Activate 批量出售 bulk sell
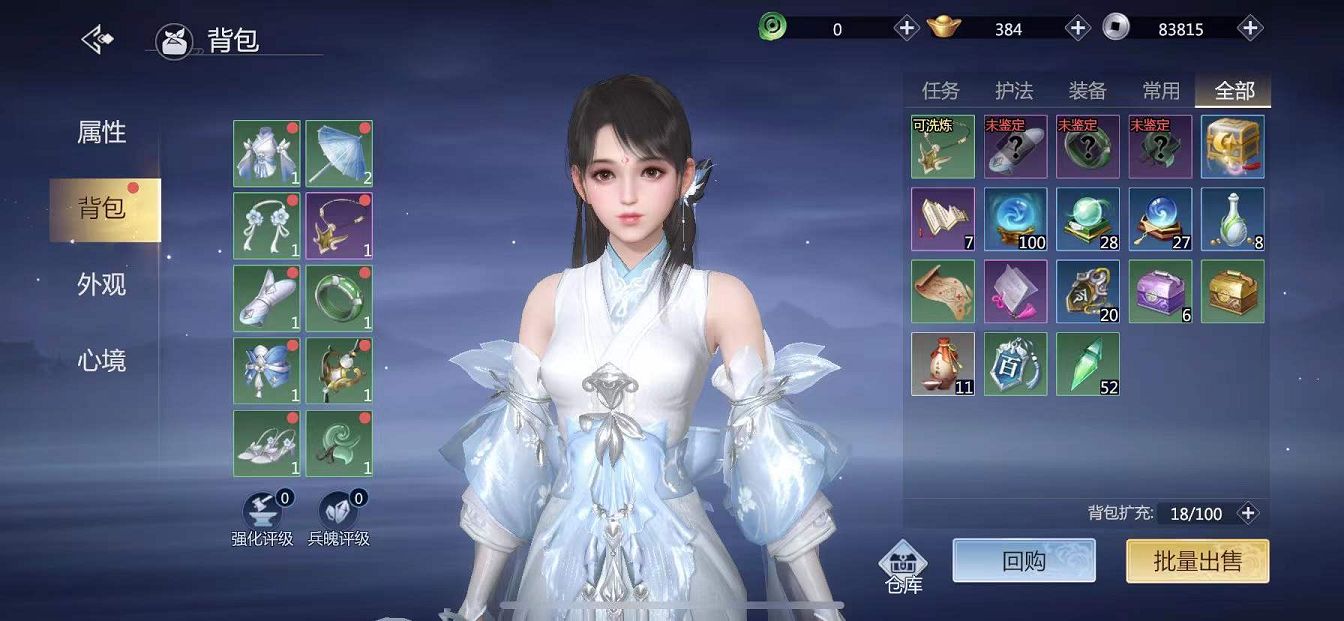Image resolution: width=1344 pixels, height=621 pixels. [1197, 561]
